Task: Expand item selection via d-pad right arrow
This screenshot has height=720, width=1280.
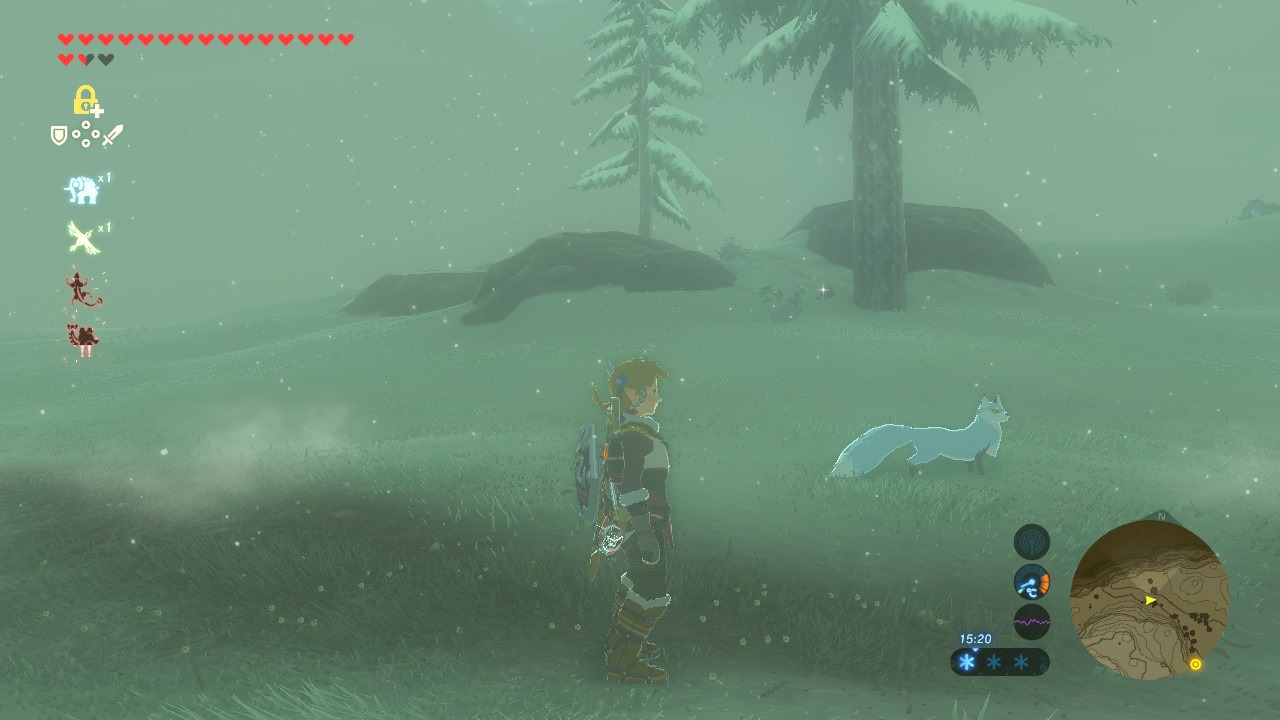Action: click(x=95, y=133)
